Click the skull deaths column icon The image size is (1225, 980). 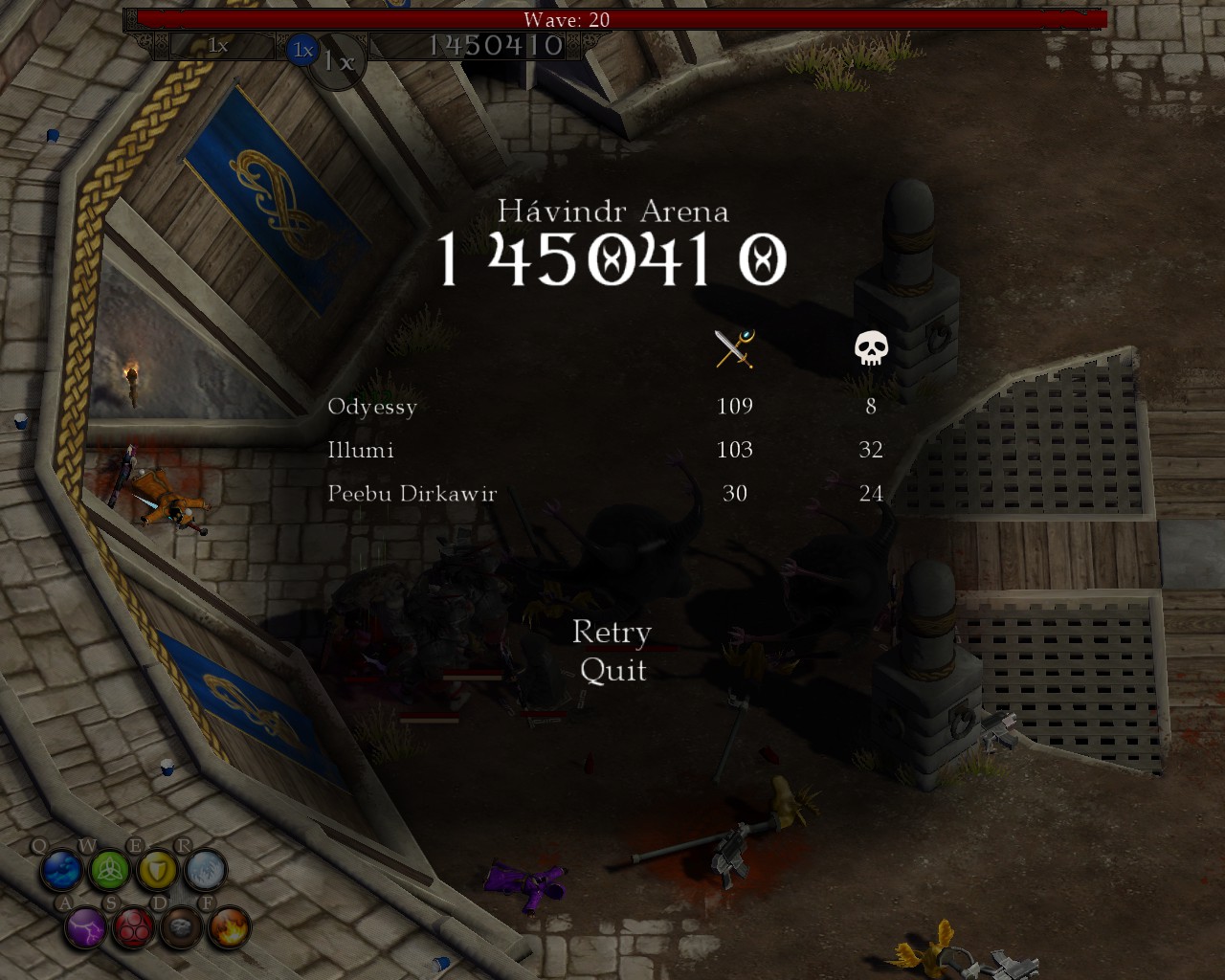coord(871,347)
